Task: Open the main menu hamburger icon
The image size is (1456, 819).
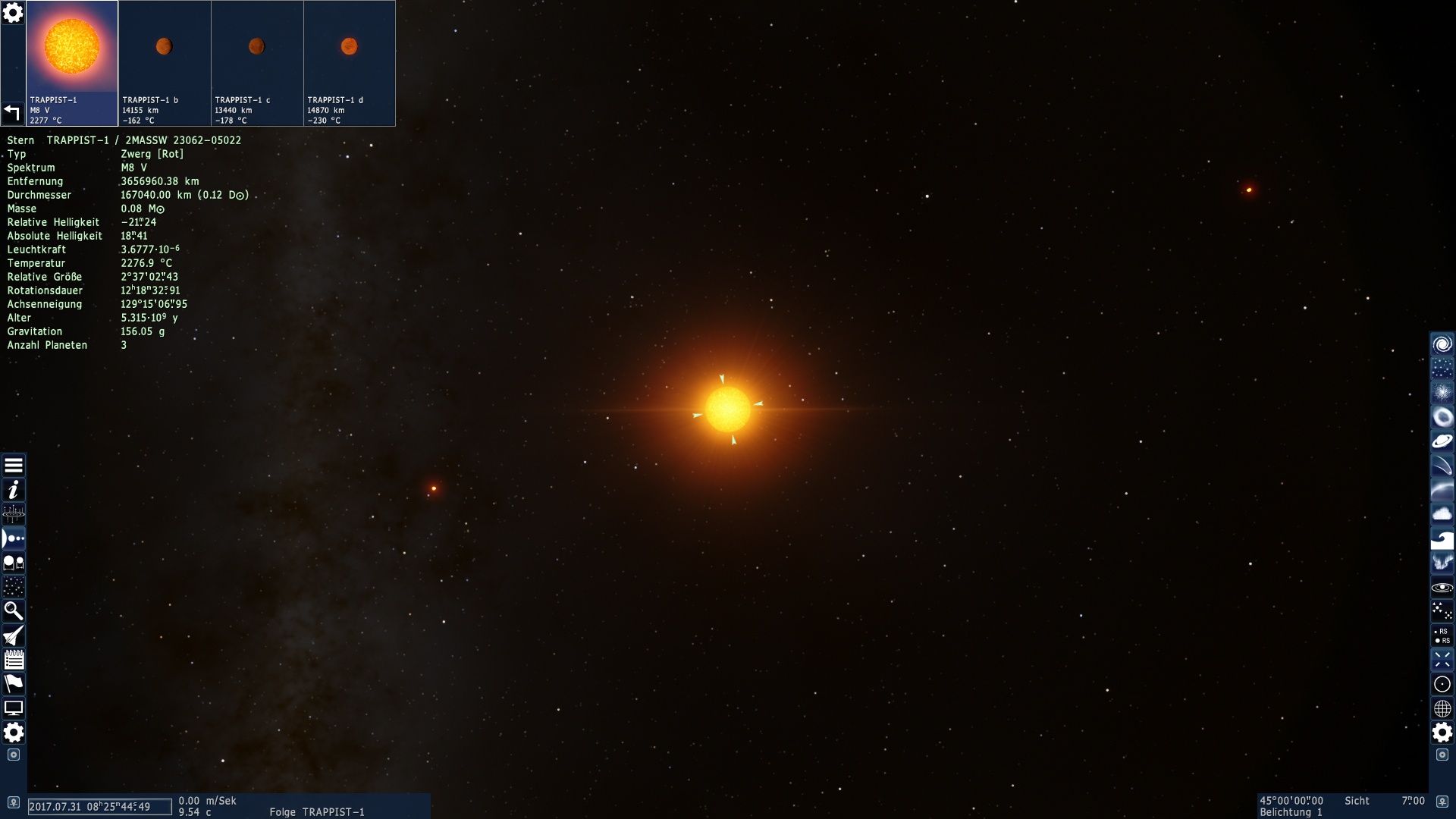Action: point(13,466)
